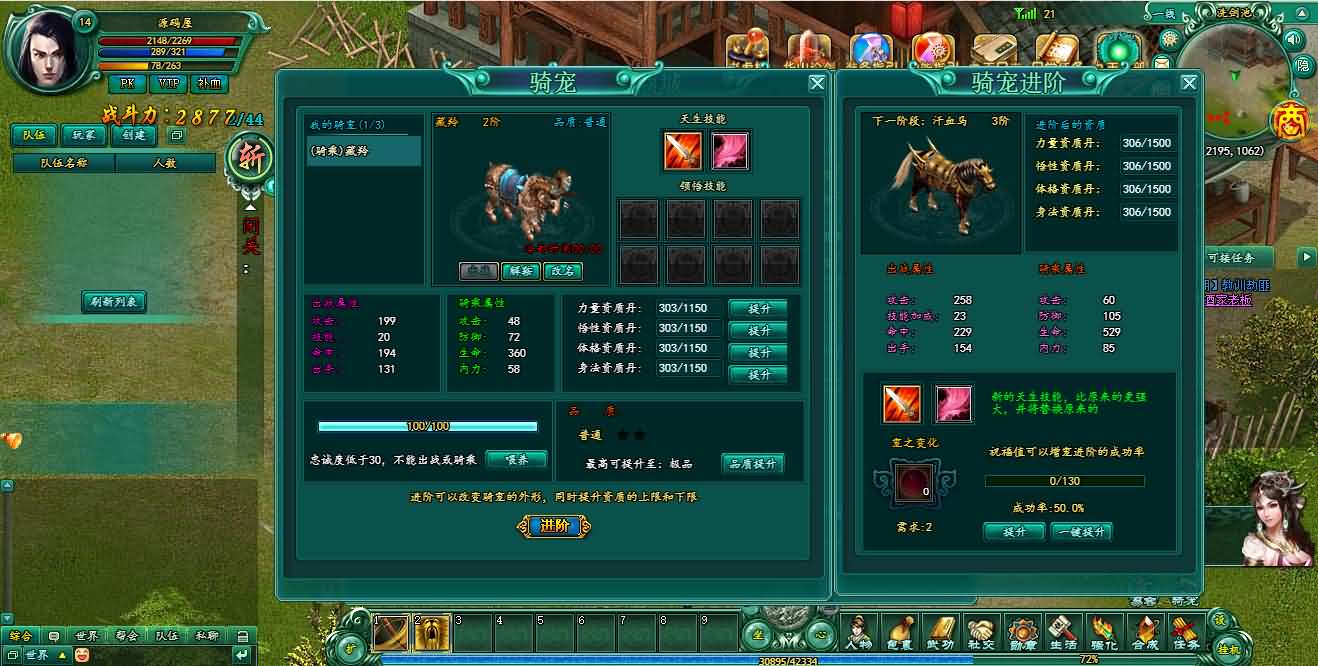Upgrade 力量资质丹 with its 提升 button
Image resolution: width=1318 pixels, height=666 pixels.
[x=758, y=309]
